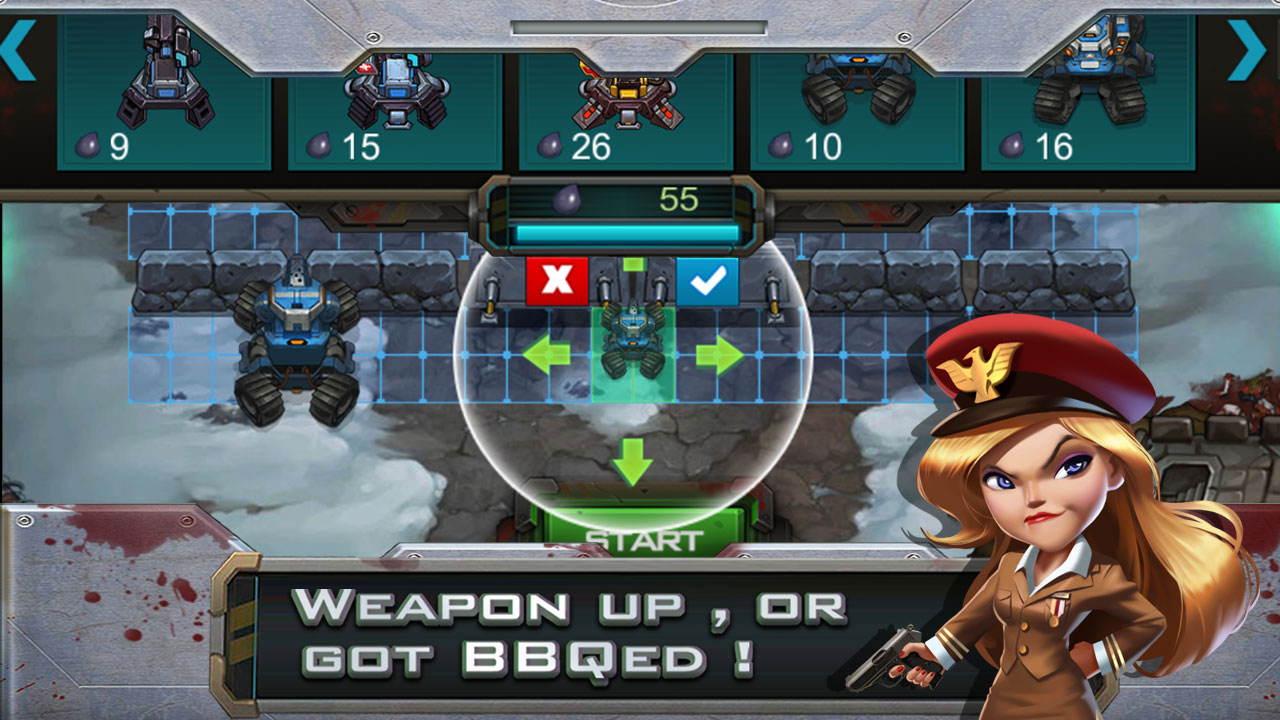This screenshot has width=1280, height=720.
Task: Confirm tower placement with the blue checkmark
Action: 706,280
